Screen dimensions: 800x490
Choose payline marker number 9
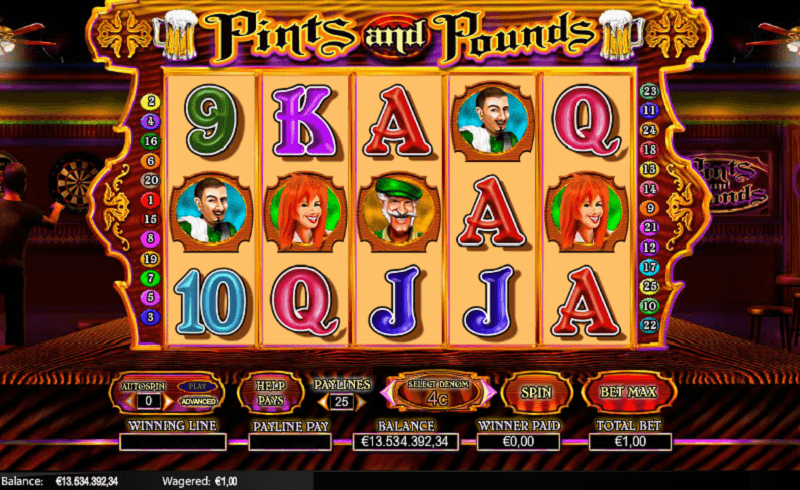pos(648,208)
